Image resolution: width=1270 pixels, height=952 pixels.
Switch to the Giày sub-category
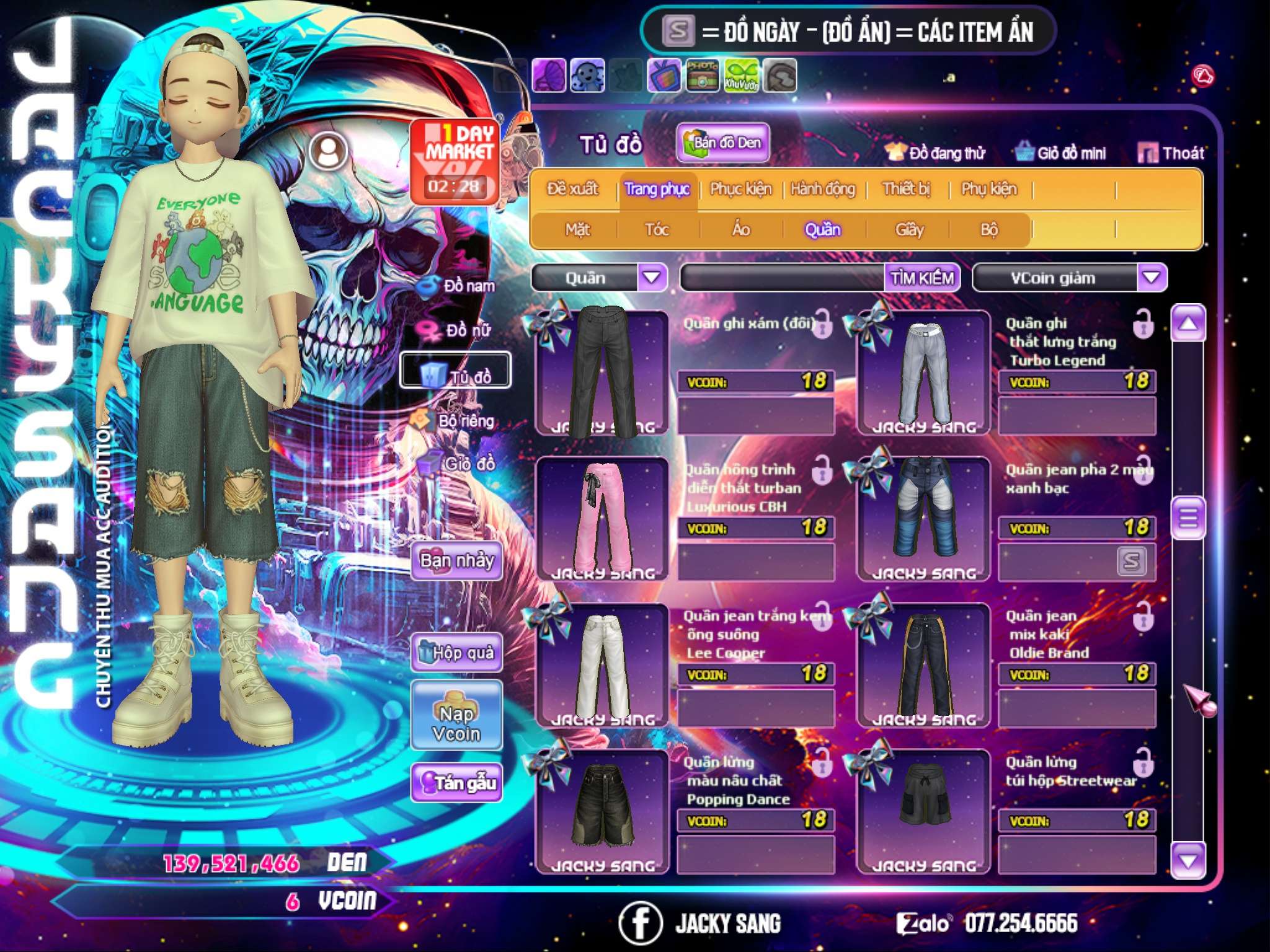(909, 230)
